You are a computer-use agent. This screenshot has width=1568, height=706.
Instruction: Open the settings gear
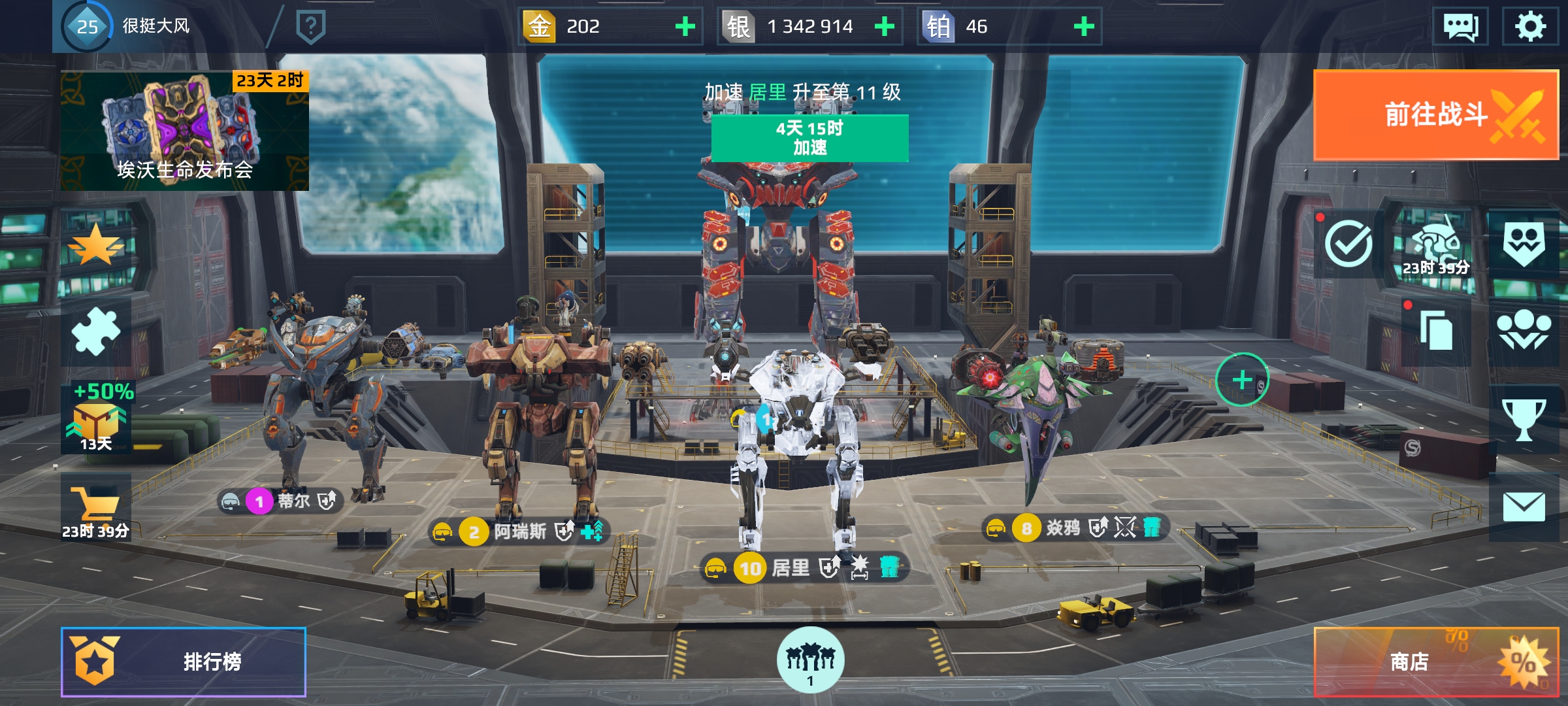[x=1530, y=27]
